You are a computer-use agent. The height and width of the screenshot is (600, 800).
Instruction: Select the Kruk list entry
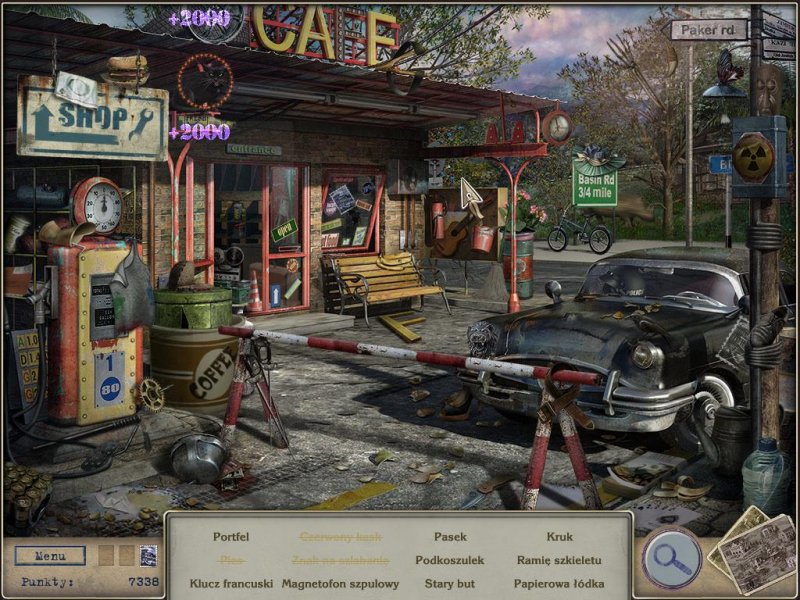(x=560, y=537)
